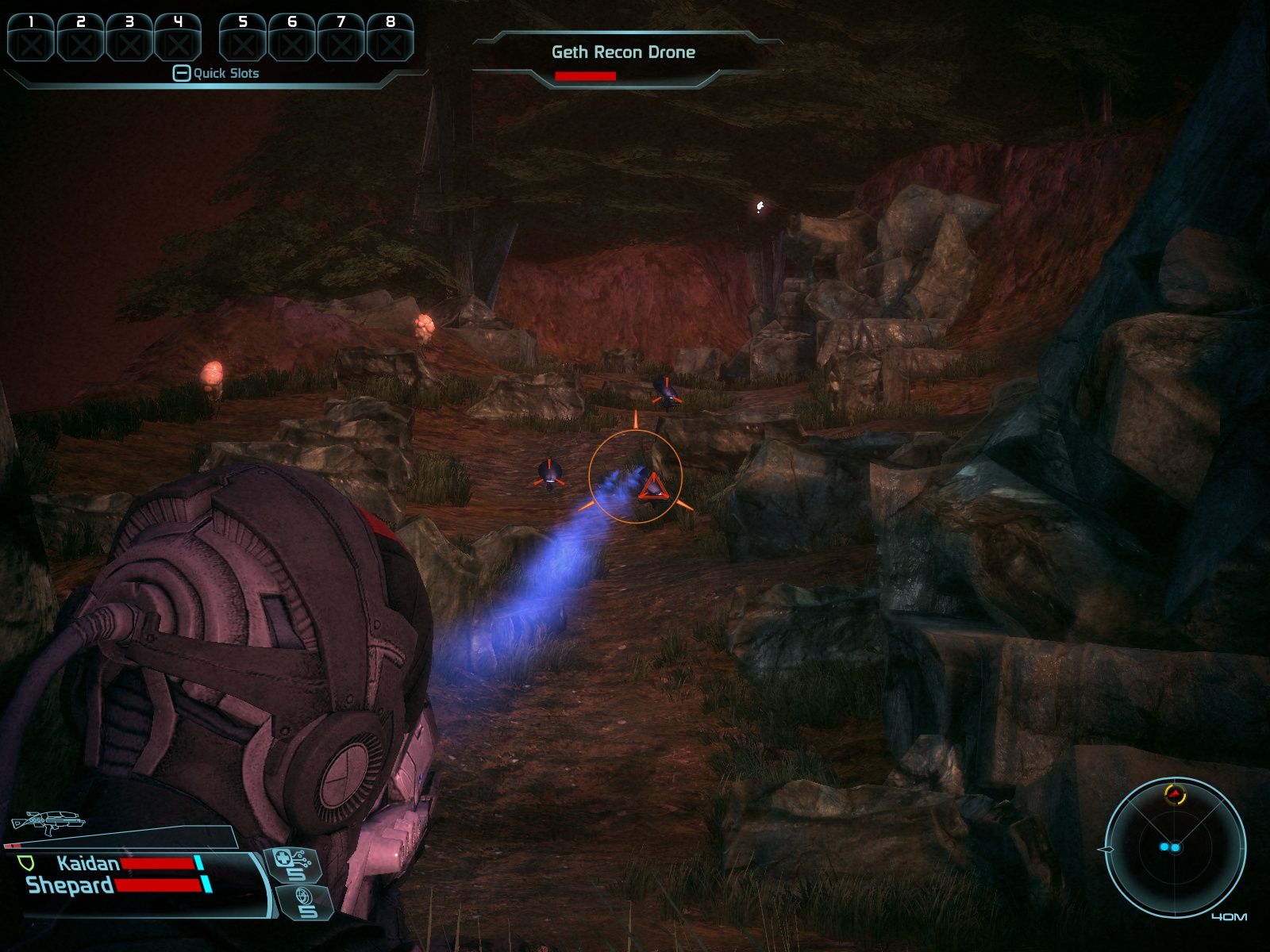Select squad member Kaidan's name

[87, 863]
